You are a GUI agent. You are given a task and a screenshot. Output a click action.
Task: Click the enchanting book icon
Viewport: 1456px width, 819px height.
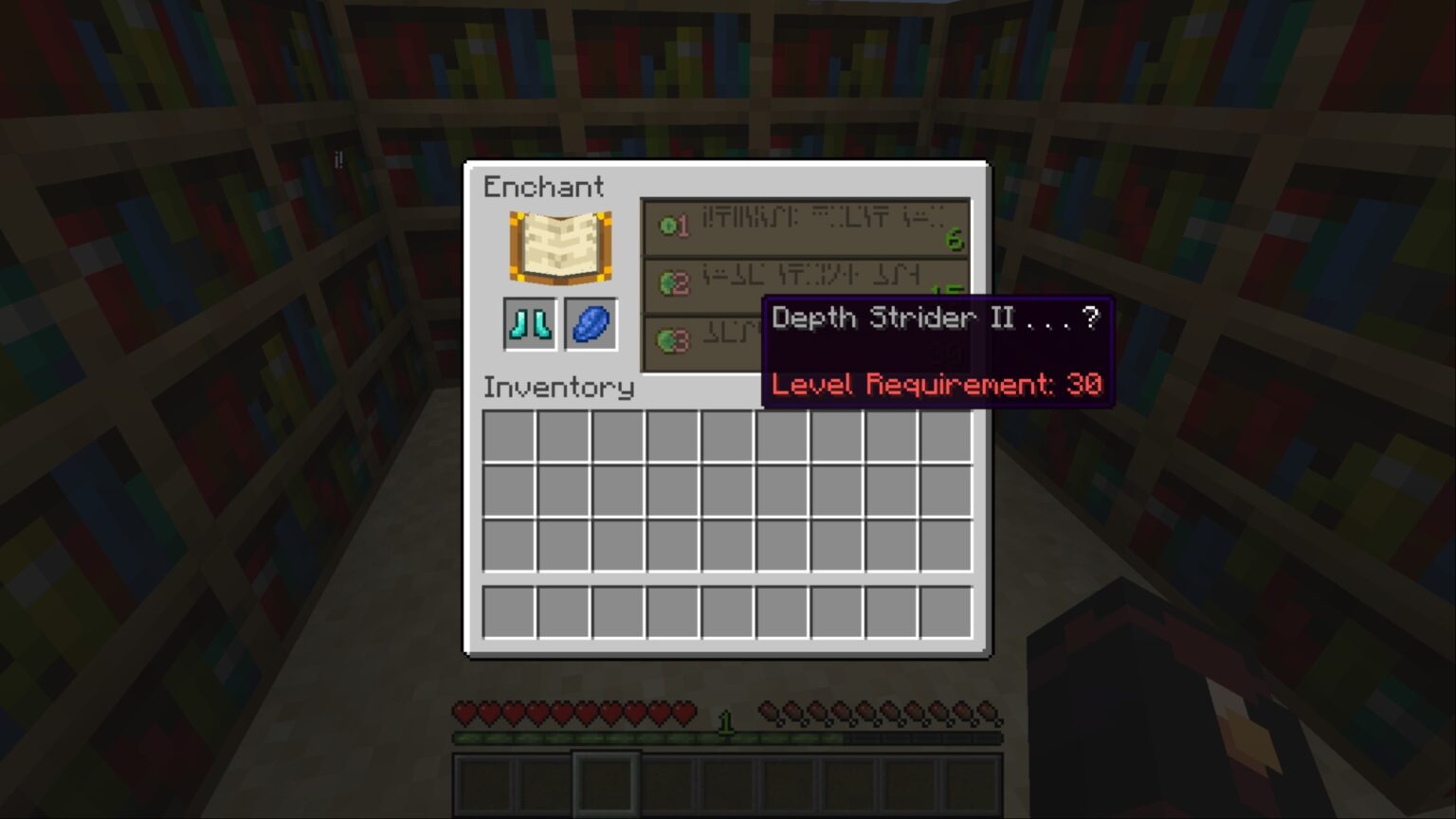[558, 245]
